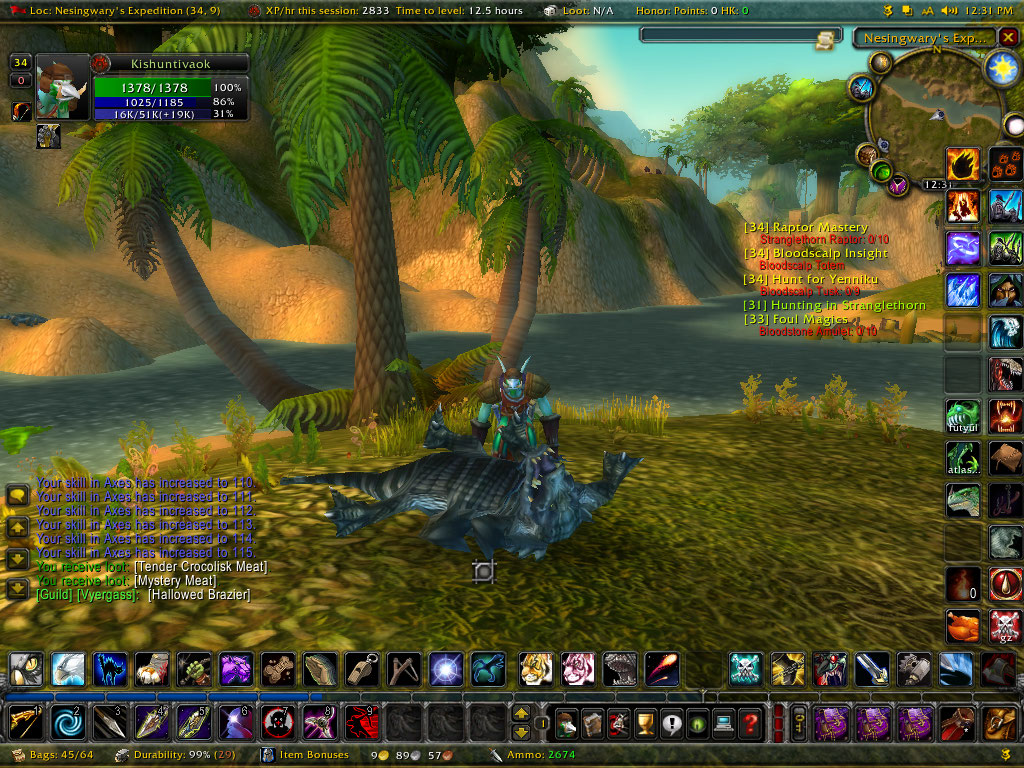
Task: Click the roasted chicken food icon
Action: click(x=963, y=626)
